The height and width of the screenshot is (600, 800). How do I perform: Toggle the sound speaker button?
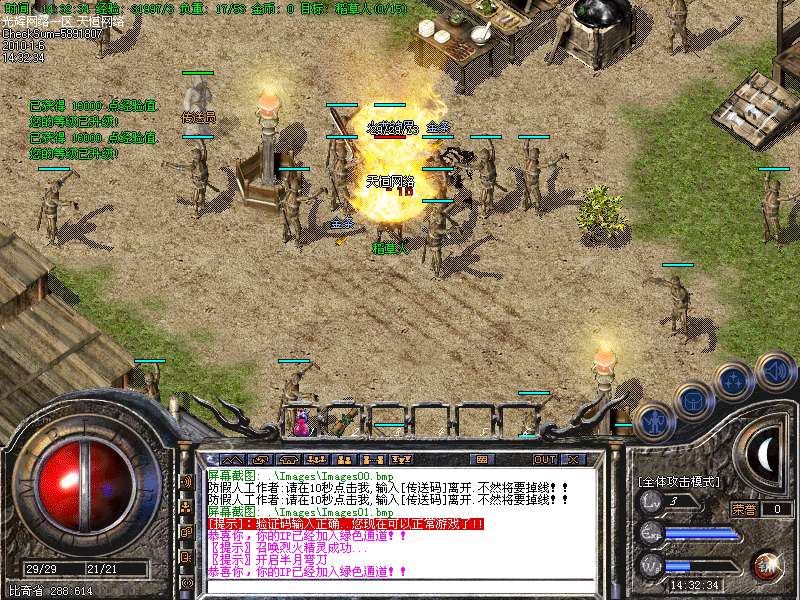point(774,372)
